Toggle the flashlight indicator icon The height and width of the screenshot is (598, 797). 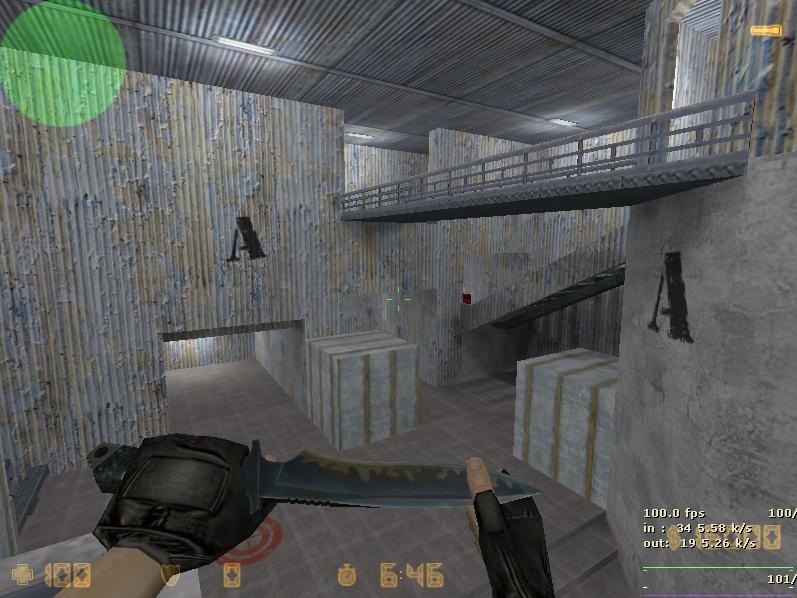coord(765,31)
